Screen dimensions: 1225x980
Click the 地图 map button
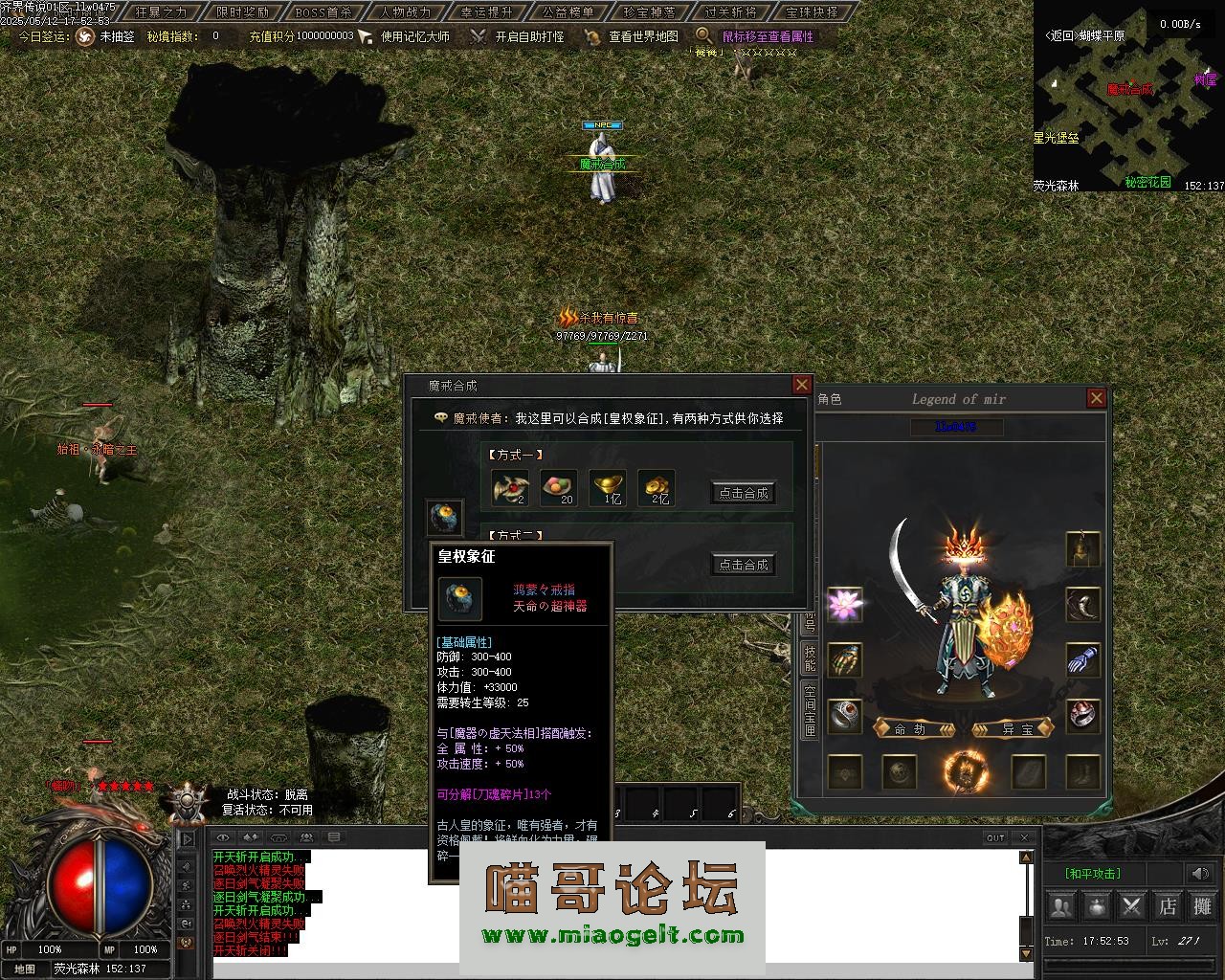25,969
